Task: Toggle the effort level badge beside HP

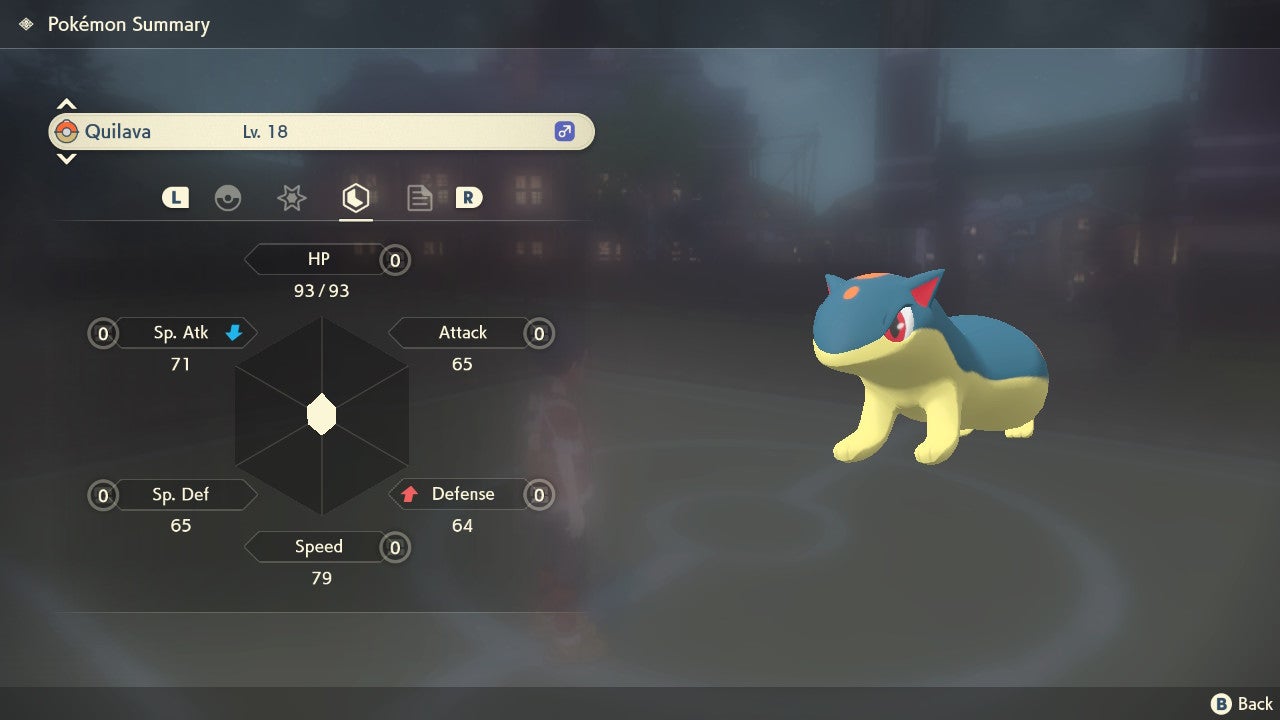Action: click(394, 259)
